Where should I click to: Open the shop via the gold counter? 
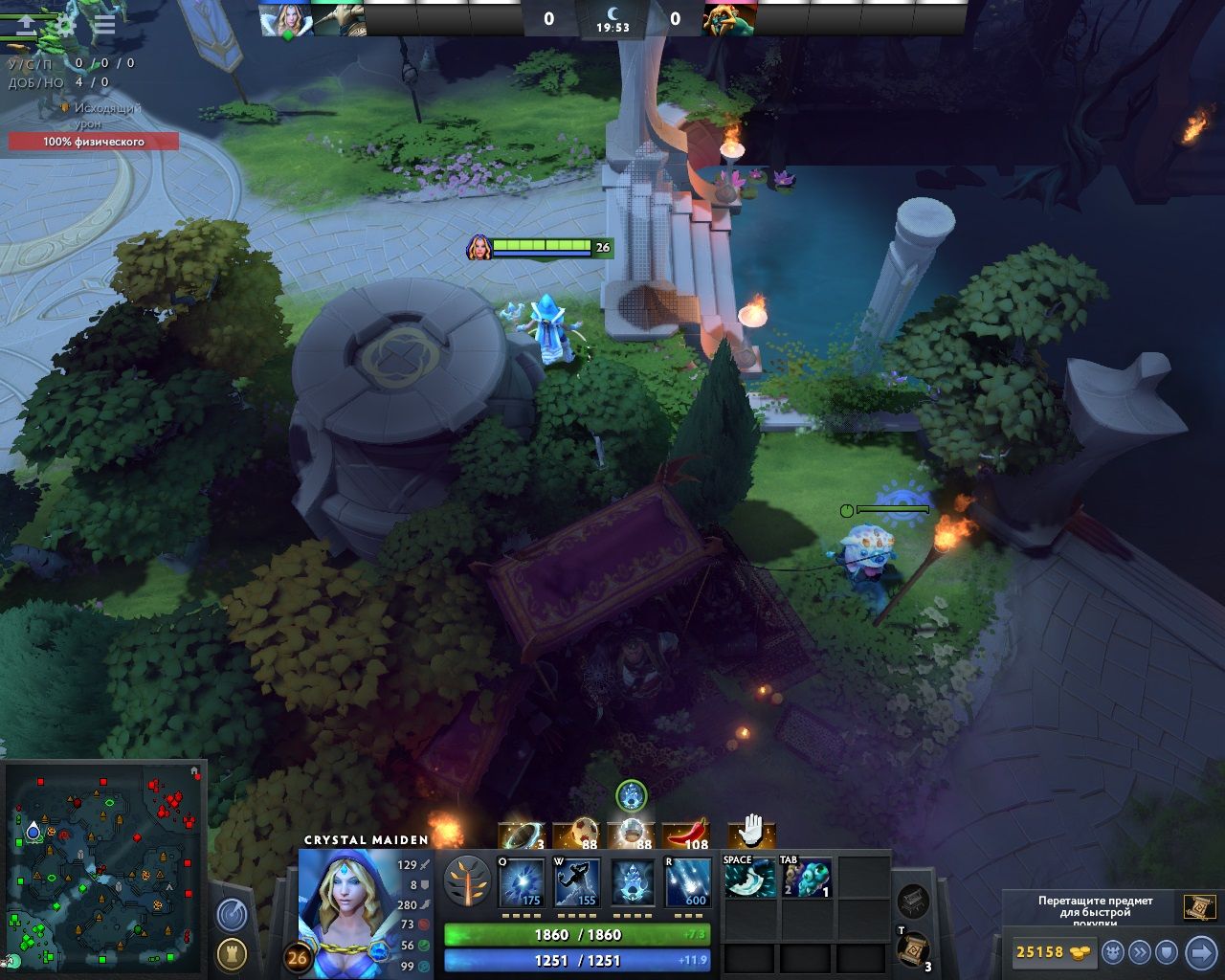pos(1051,952)
